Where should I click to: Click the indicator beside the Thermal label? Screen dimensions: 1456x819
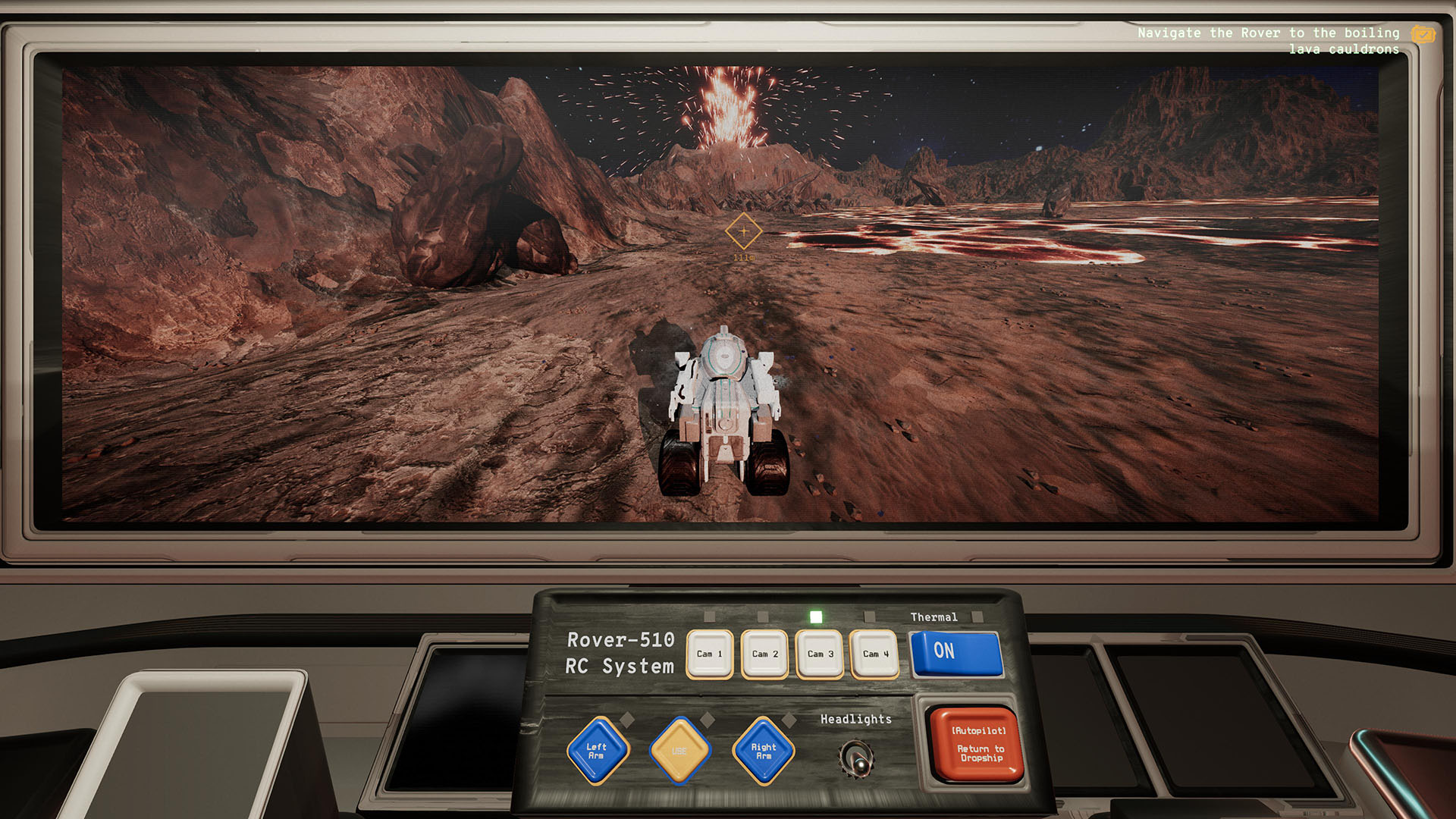tap(978, 617)
